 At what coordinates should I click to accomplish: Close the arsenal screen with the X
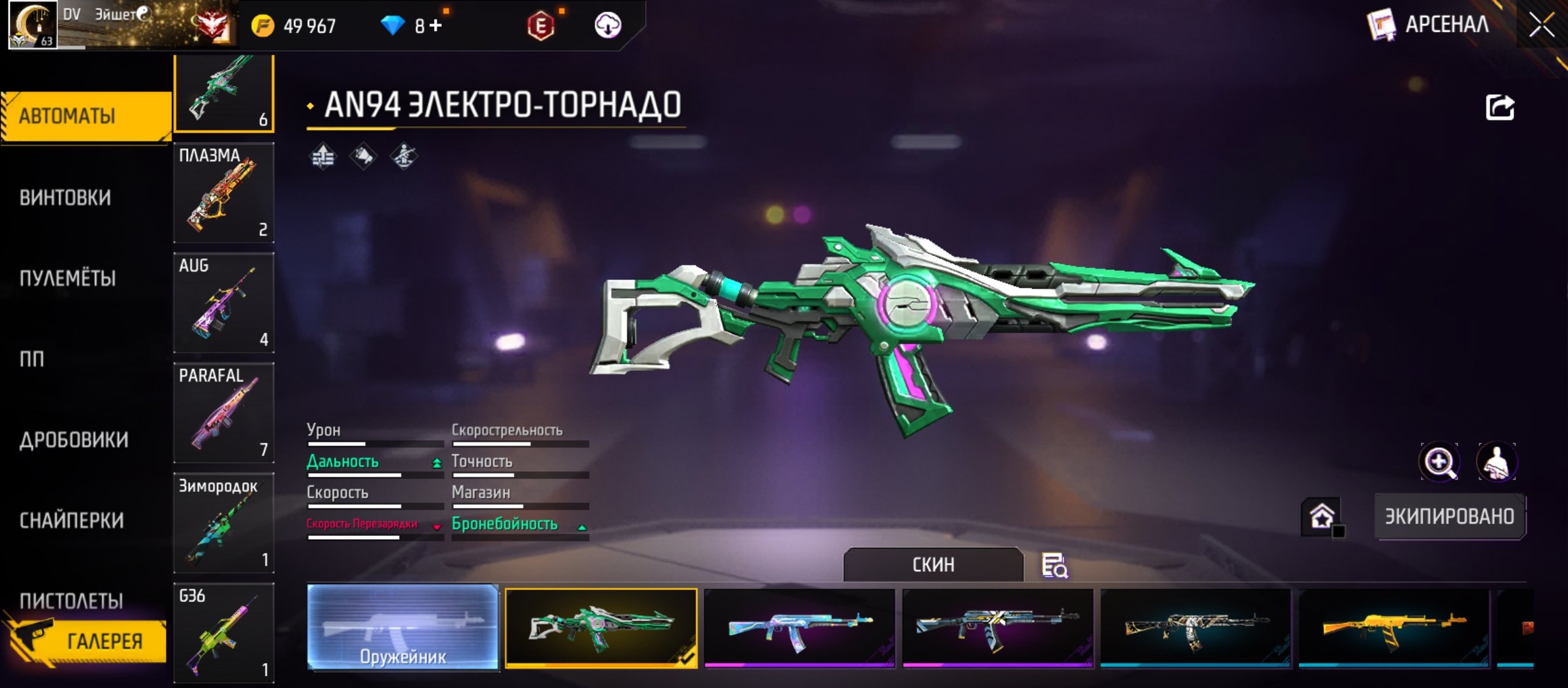tap(1541, 25)
